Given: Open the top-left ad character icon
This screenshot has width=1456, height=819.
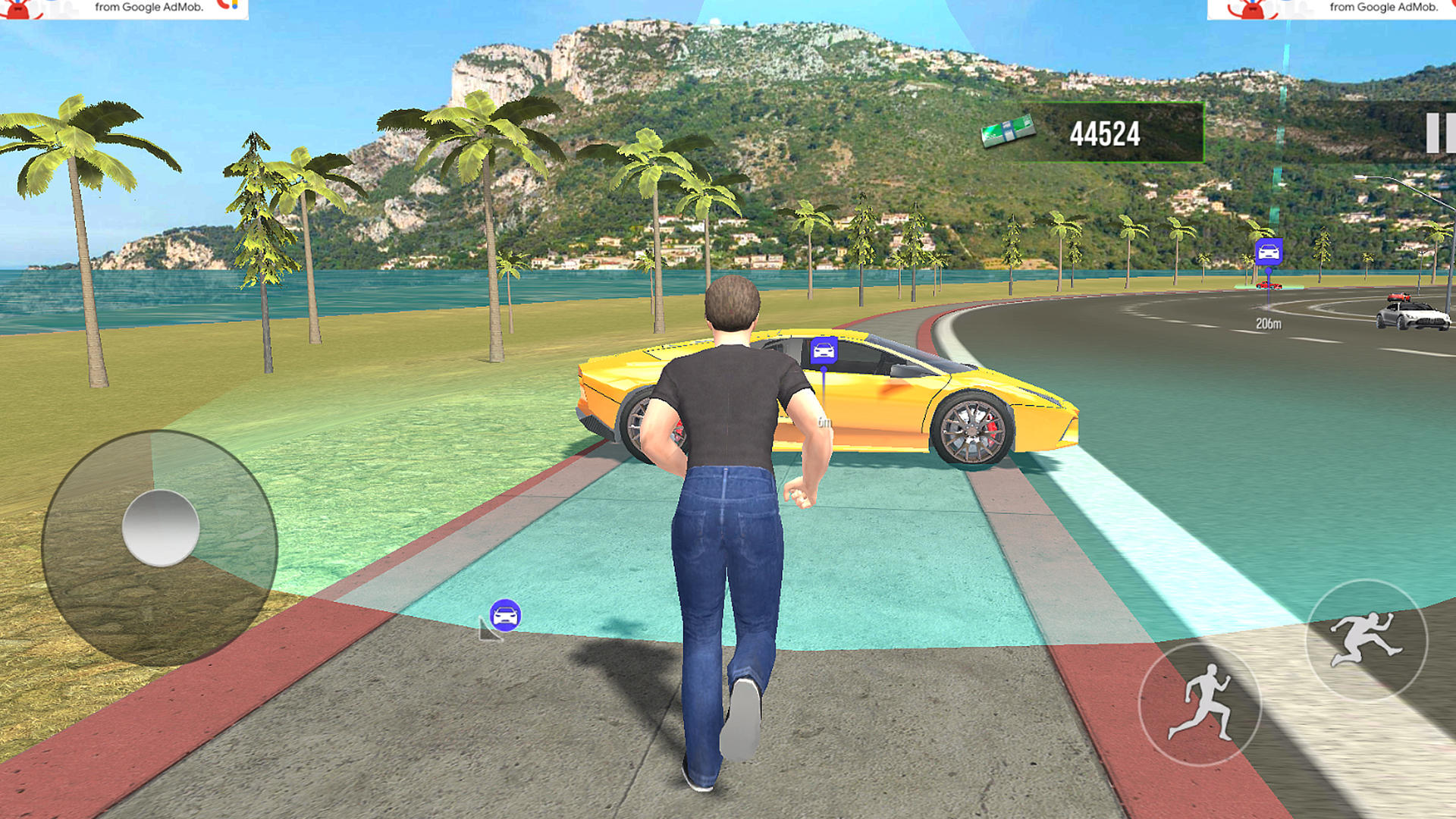Looking at the screenshot, I should 17,8.
